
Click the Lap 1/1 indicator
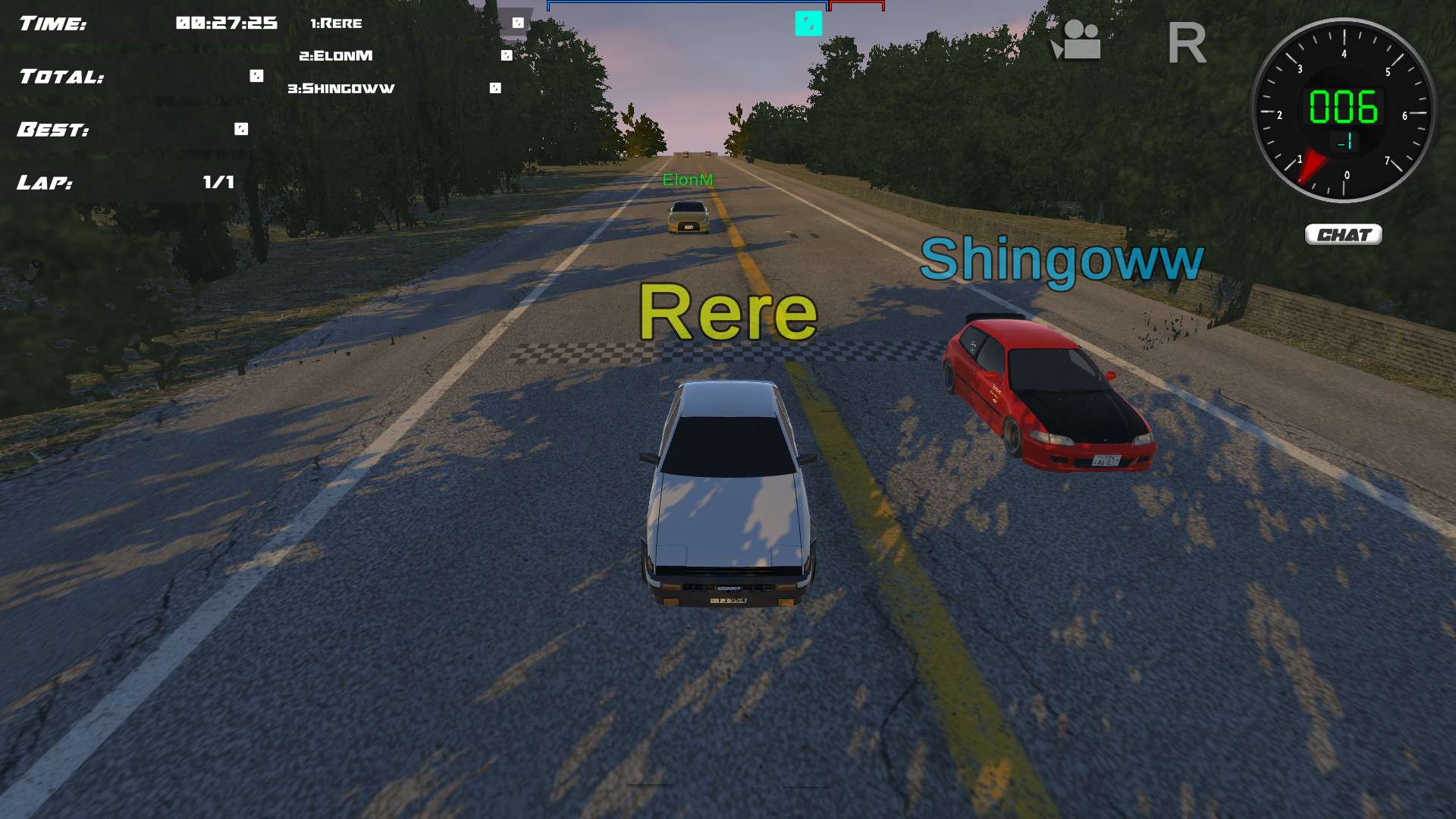(x=218, y=182)
